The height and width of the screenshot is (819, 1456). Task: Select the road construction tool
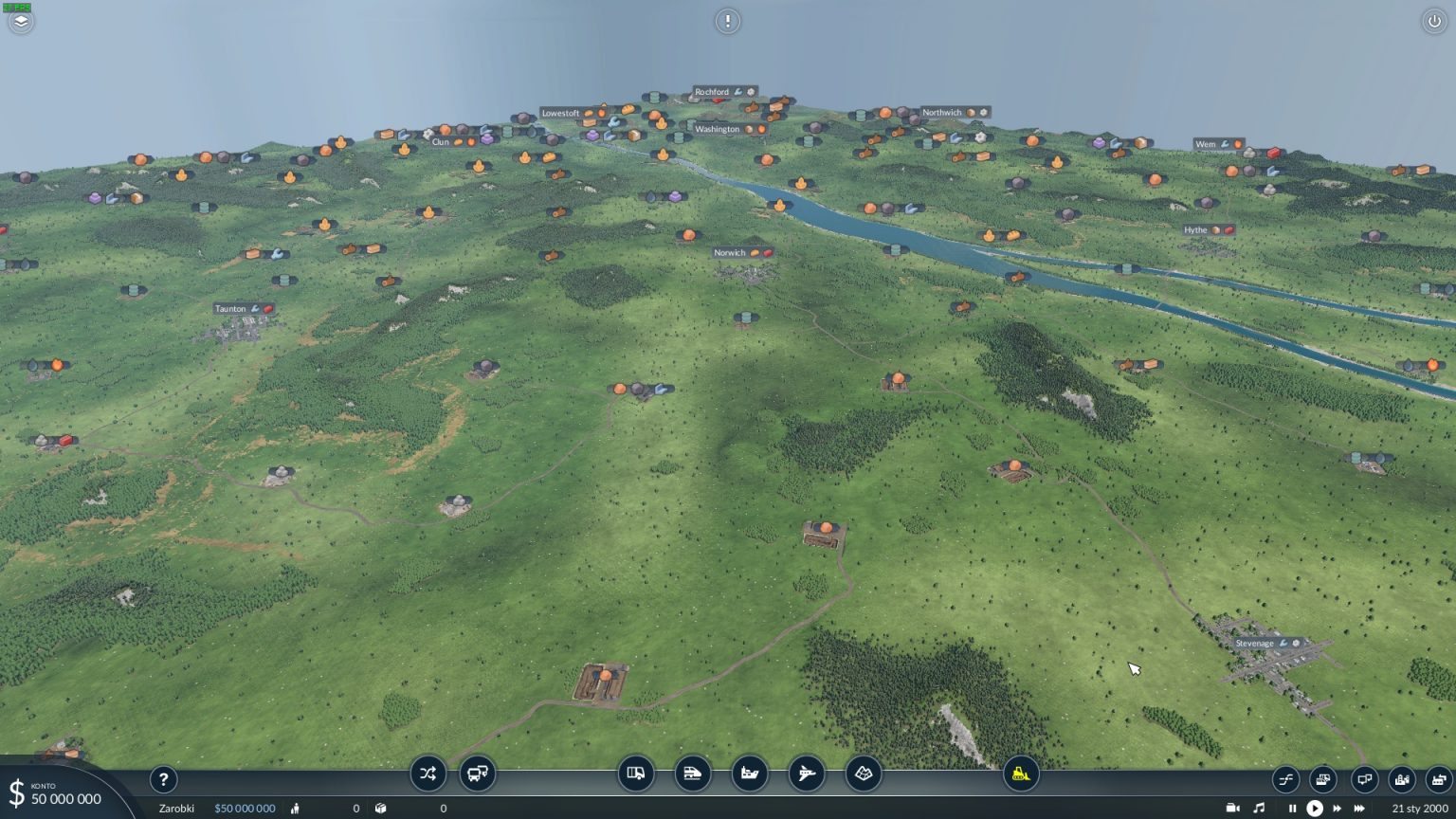(x=636, y=773)
